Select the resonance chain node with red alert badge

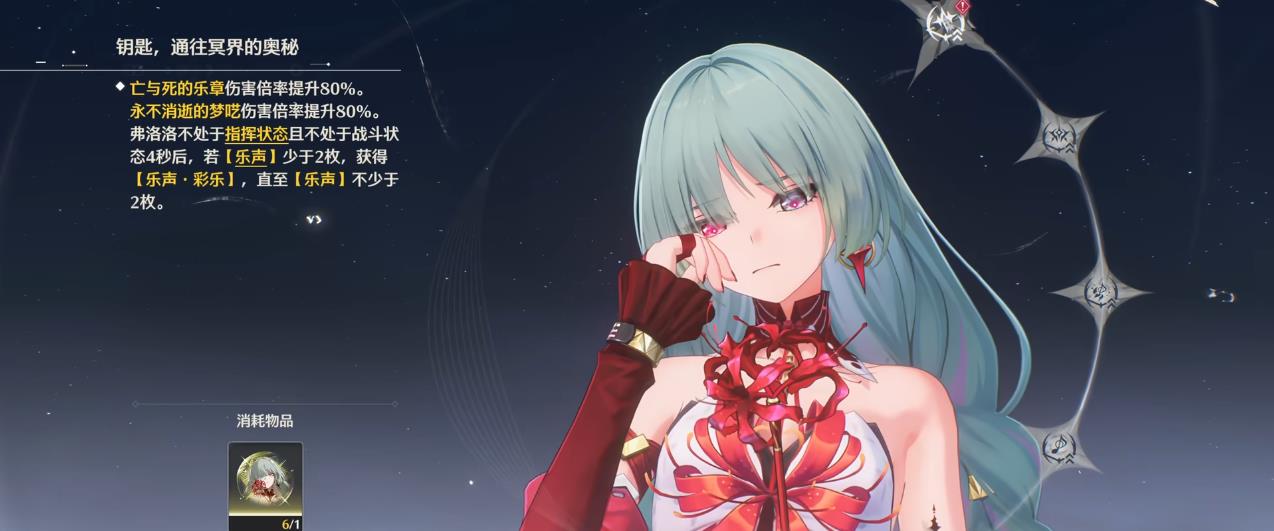tap(944, 23)
